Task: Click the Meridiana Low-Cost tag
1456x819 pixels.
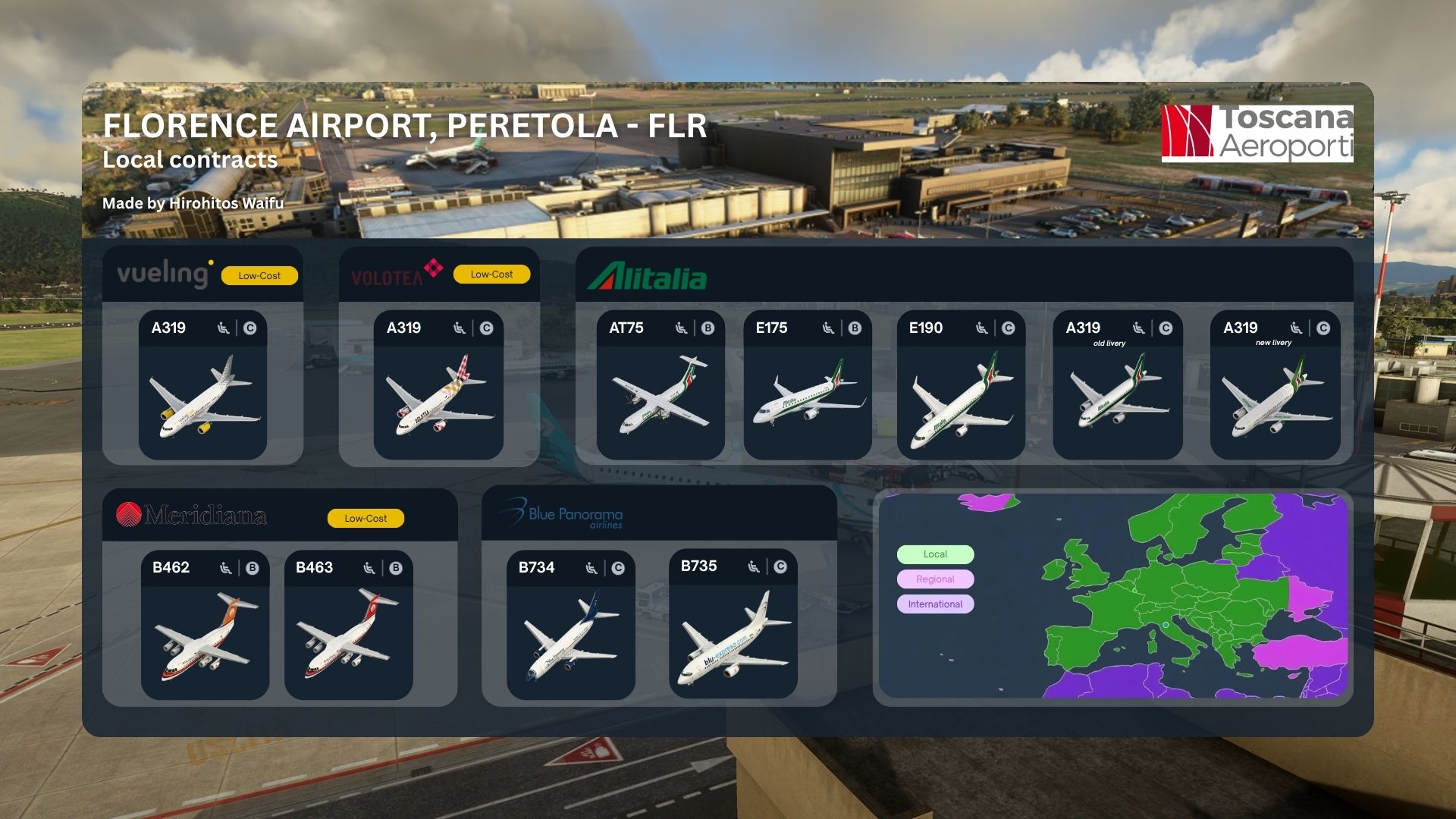Action: [366, 519]
